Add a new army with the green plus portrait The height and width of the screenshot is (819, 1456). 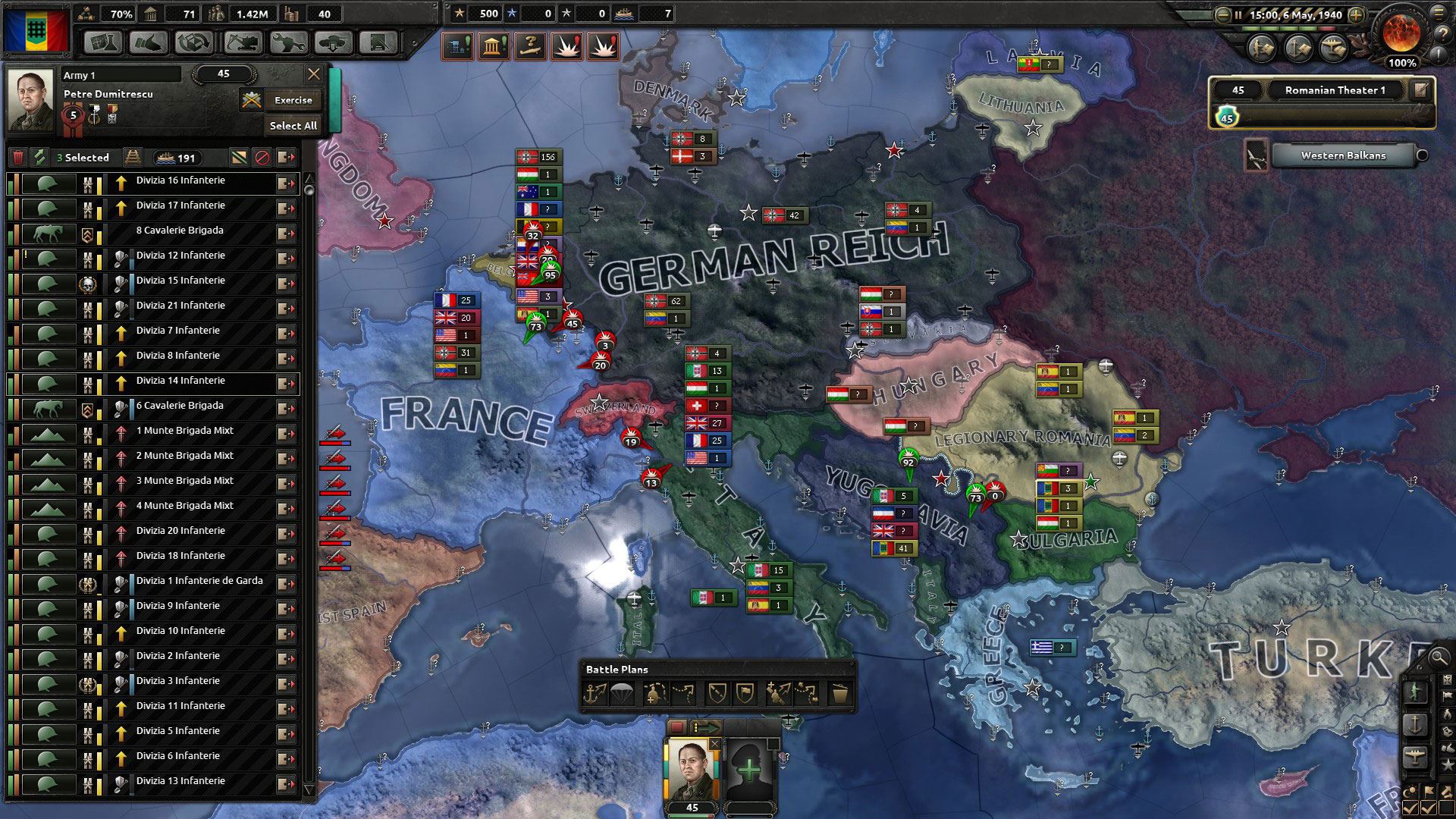tap(748, 770)
